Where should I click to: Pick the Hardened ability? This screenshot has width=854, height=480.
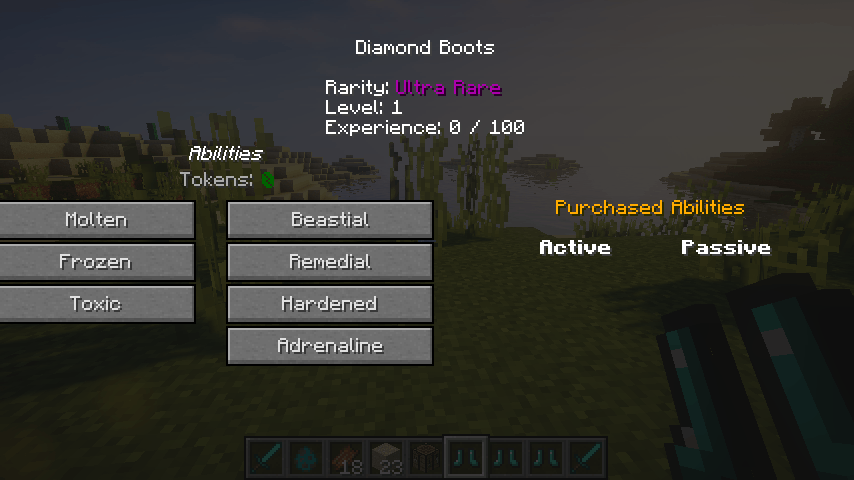(330, 304)
